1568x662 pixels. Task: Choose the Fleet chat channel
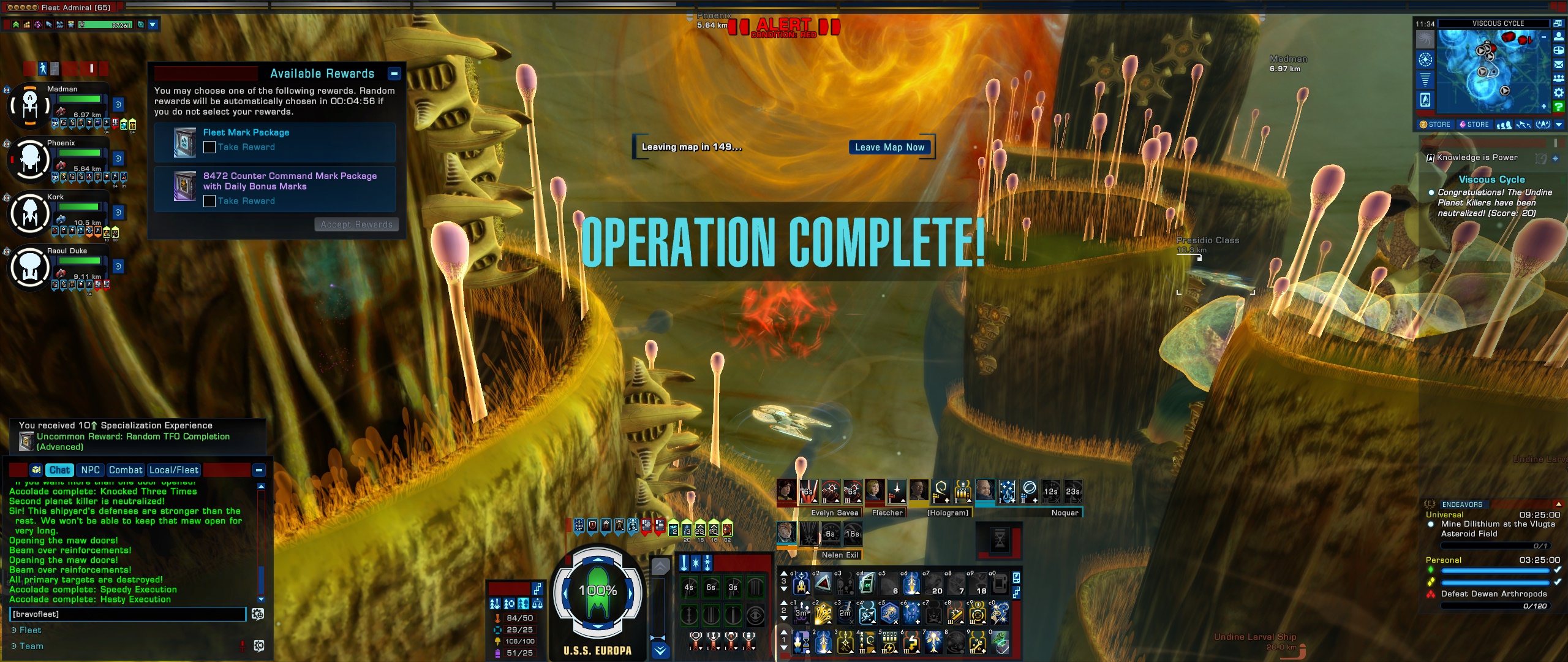coord(30,630)
